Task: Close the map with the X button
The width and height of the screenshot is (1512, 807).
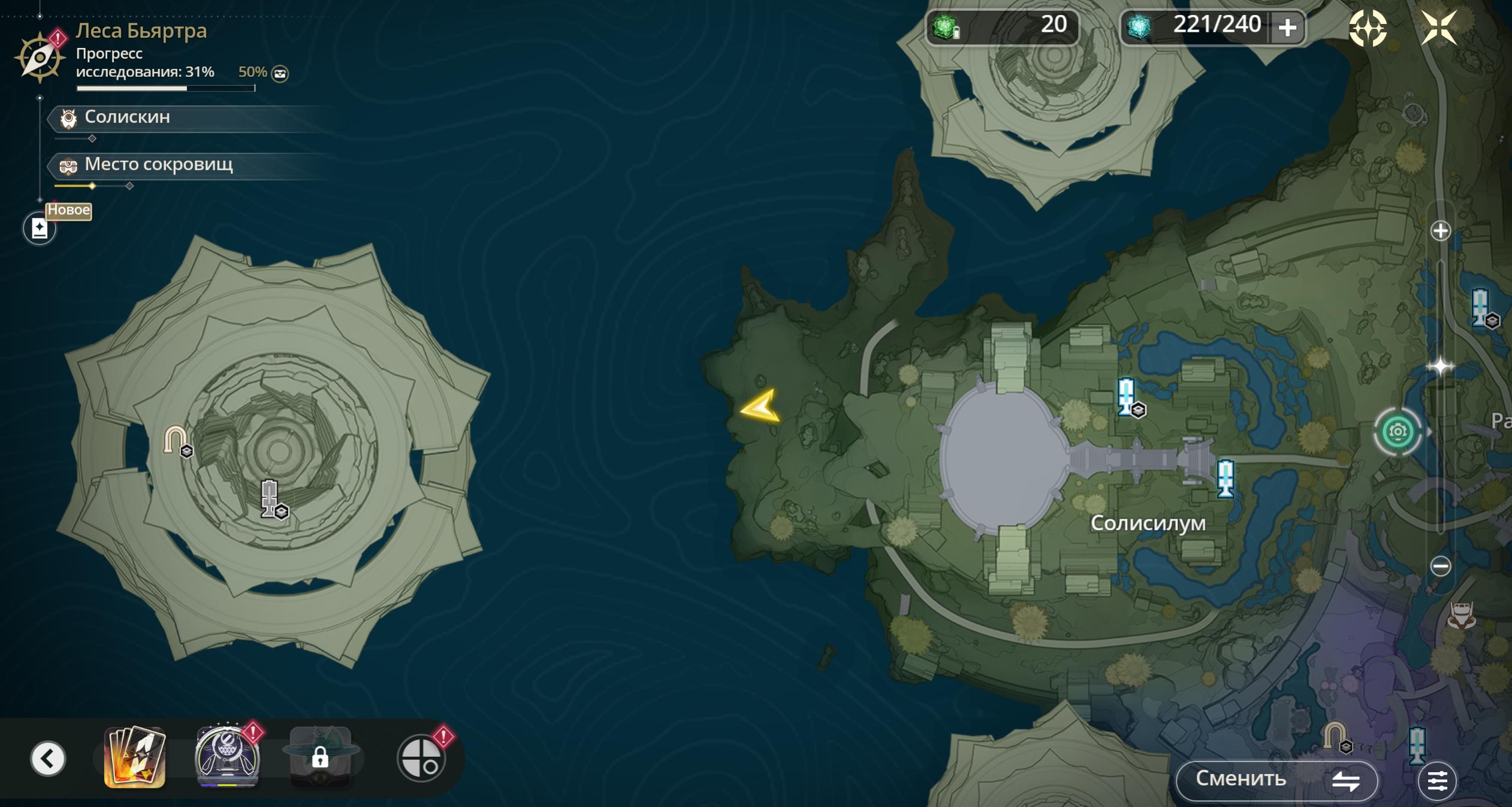Action: pos(1439,28)
